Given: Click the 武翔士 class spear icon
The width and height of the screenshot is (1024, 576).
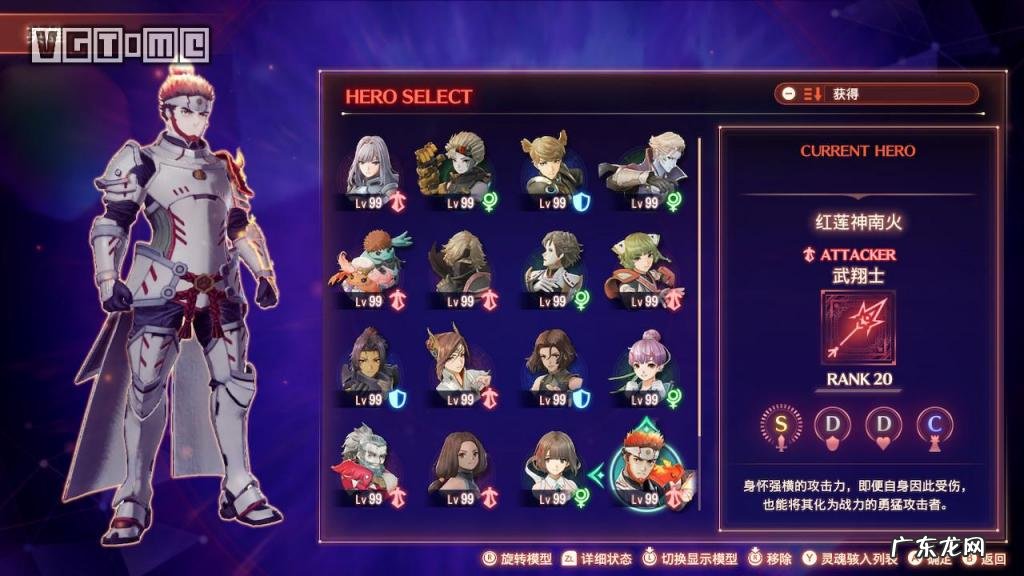Looking at the screenshot, I should (858, 328).
